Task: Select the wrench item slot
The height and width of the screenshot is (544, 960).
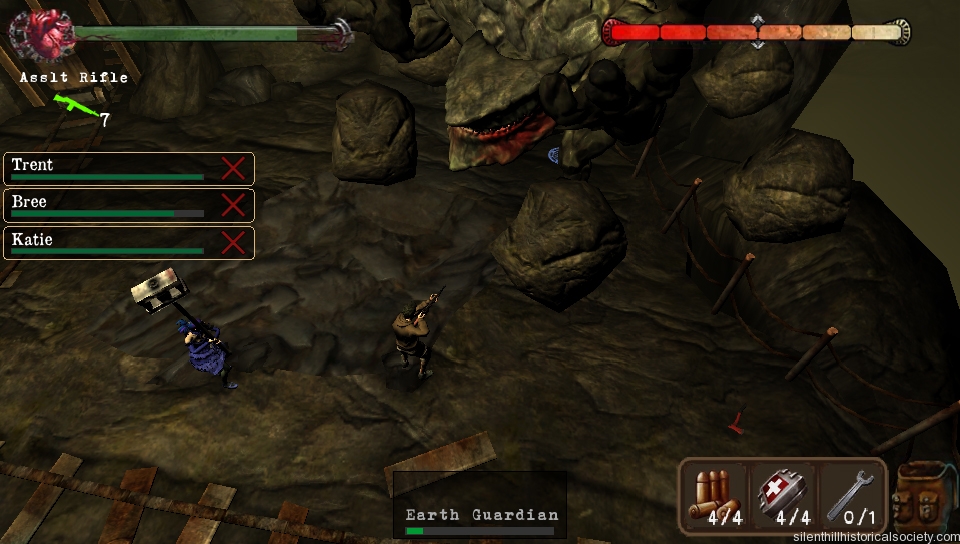Action: (x=851, y=497)
